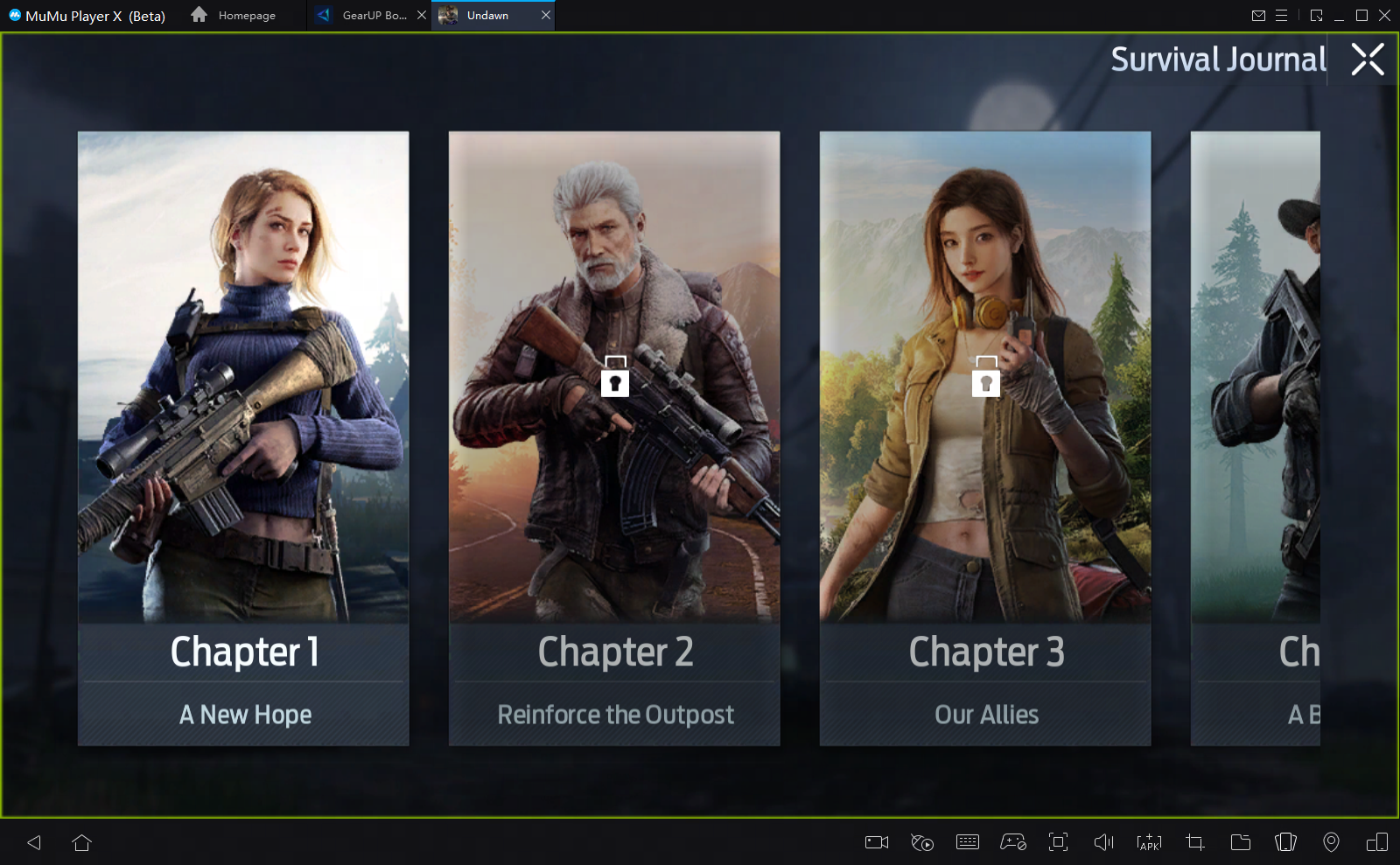
Task: Select Chapter 1: A New Hope
Action: click(243, 437)
